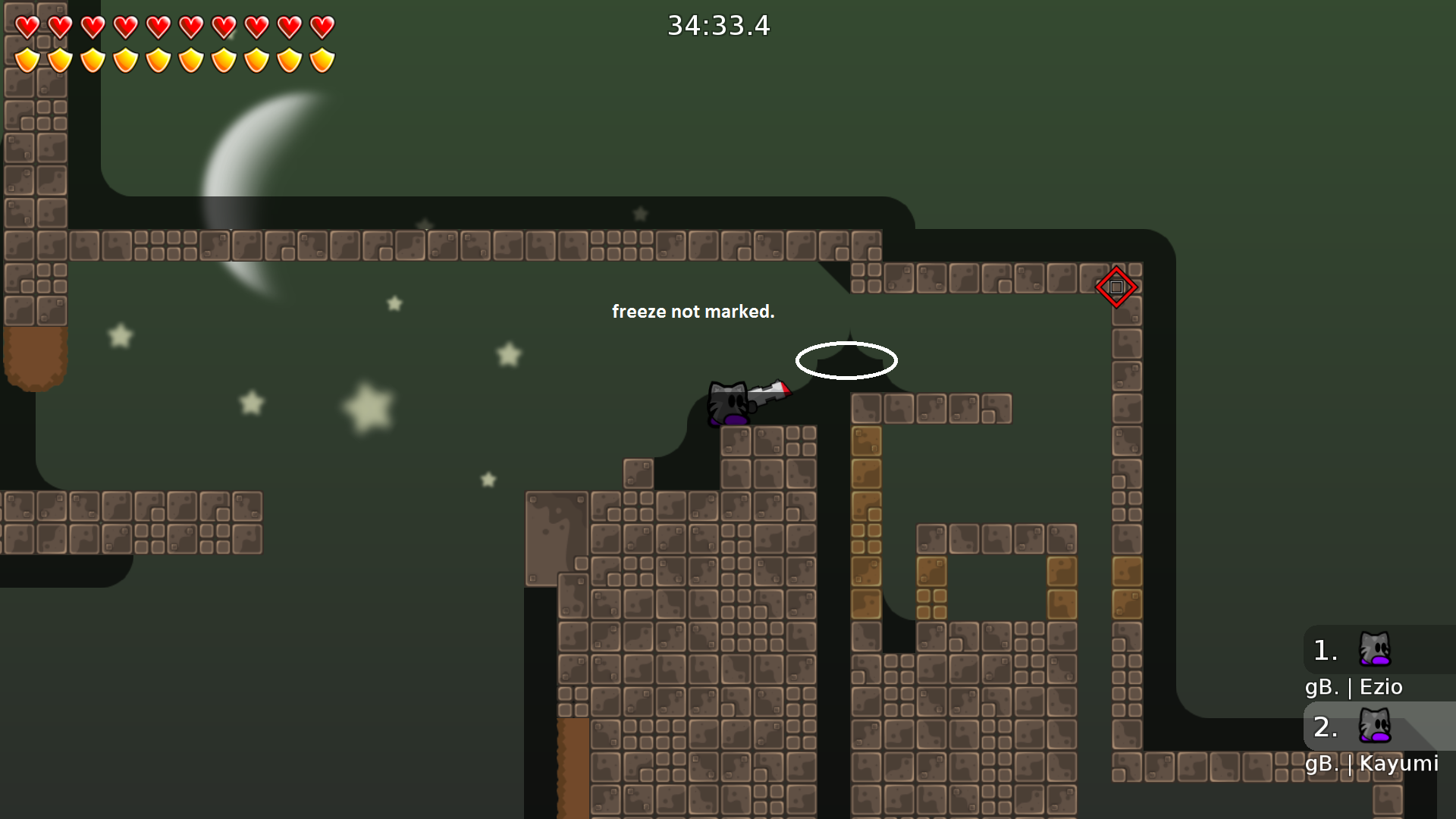Click the freeze not marked chat message

coord(693,311)
